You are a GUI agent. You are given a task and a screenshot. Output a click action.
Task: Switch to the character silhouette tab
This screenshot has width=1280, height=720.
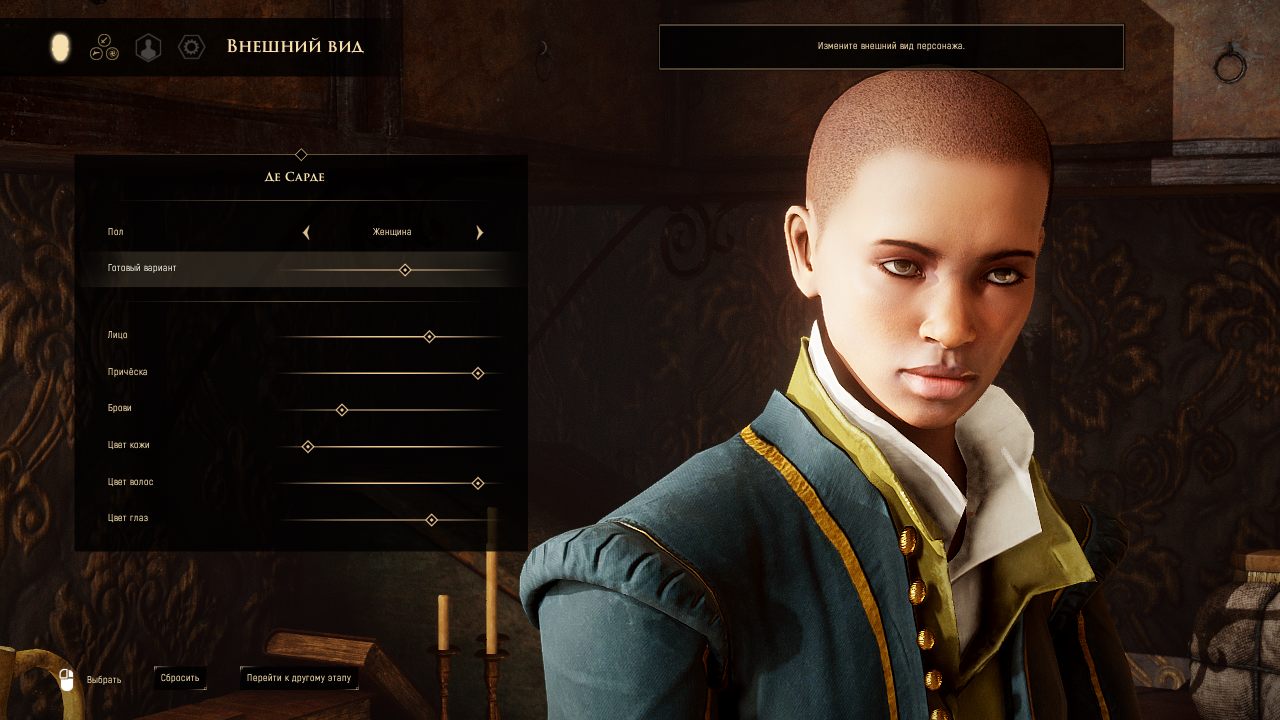pyautogui.click(x=148, y=47)
